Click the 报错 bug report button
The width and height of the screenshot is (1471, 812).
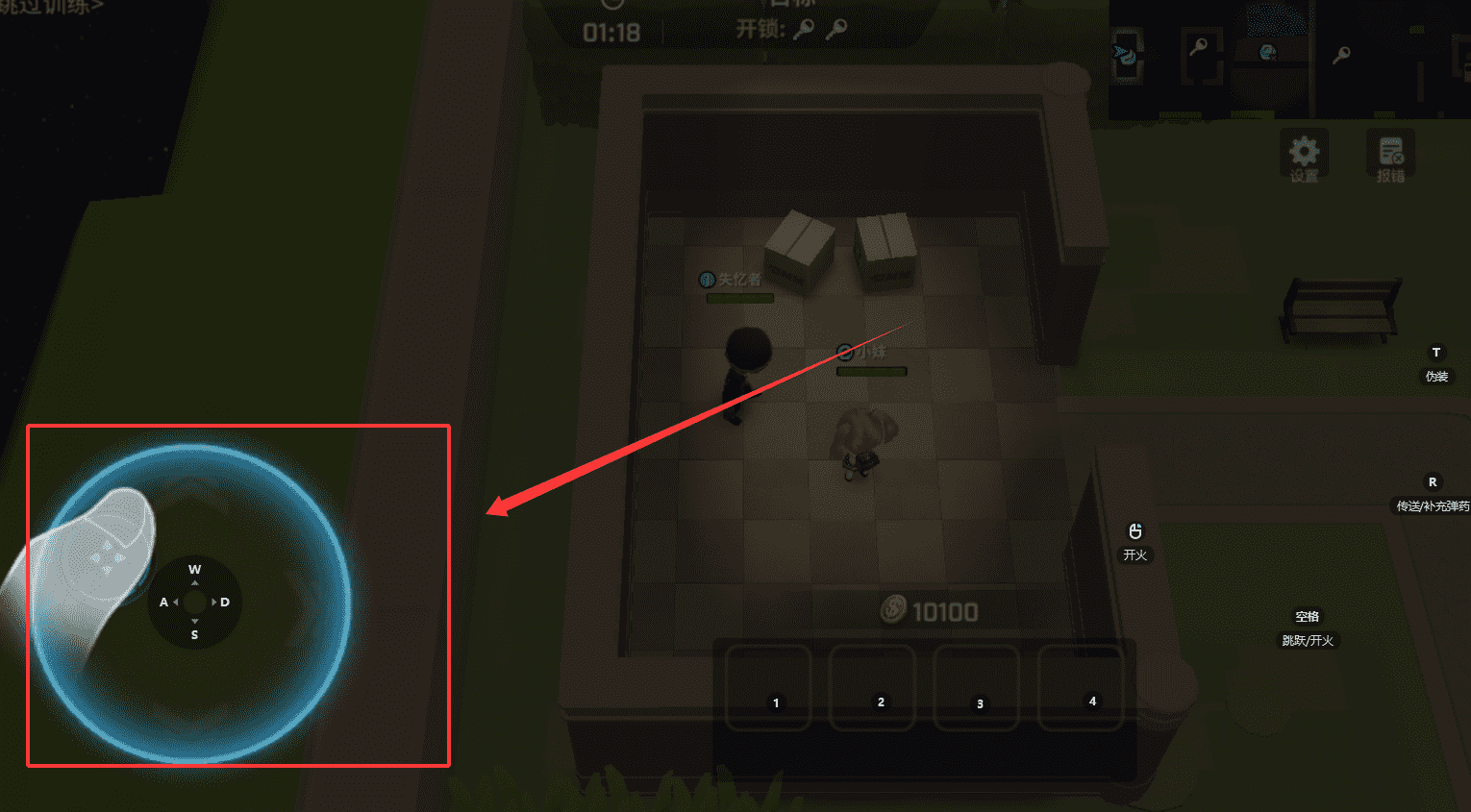coord(1390,157)
